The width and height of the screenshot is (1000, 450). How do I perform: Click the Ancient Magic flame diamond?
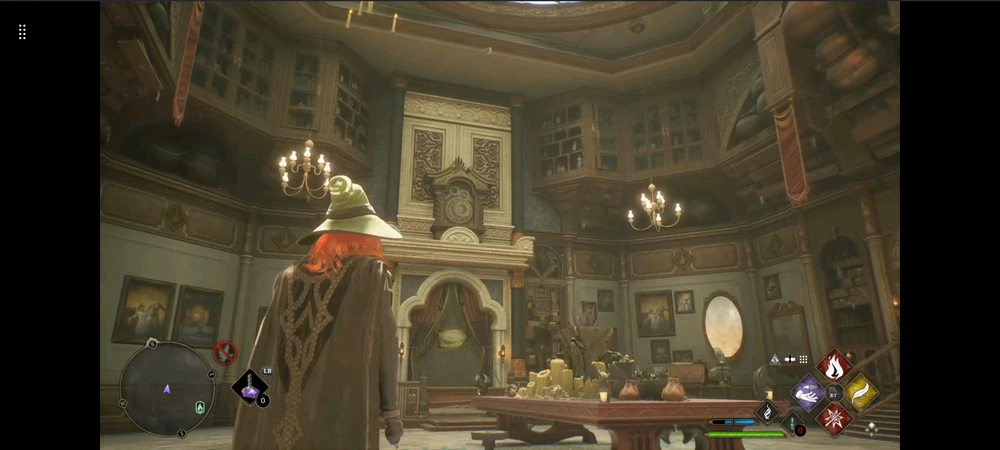(767, 411)
